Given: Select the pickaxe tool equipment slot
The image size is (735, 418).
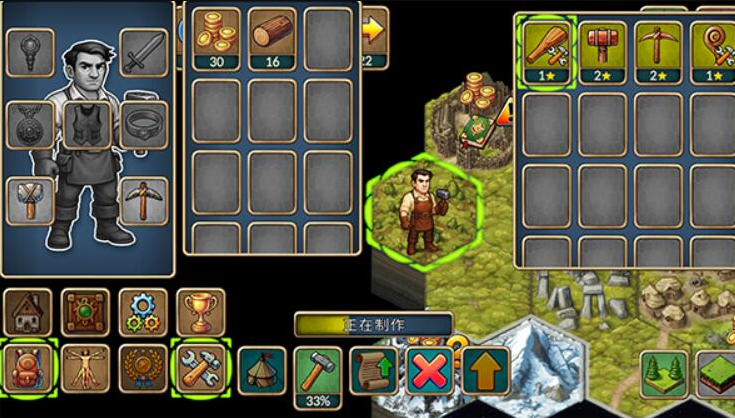Looking at the screenshot, I should point(143,200).
